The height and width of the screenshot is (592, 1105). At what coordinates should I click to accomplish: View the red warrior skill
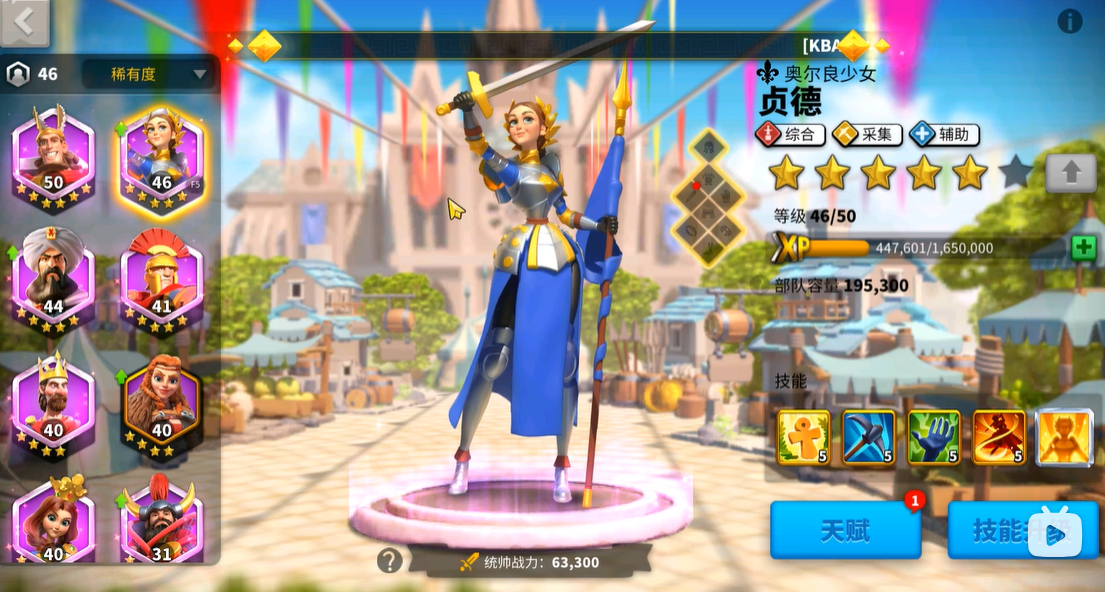click(999, 437)
